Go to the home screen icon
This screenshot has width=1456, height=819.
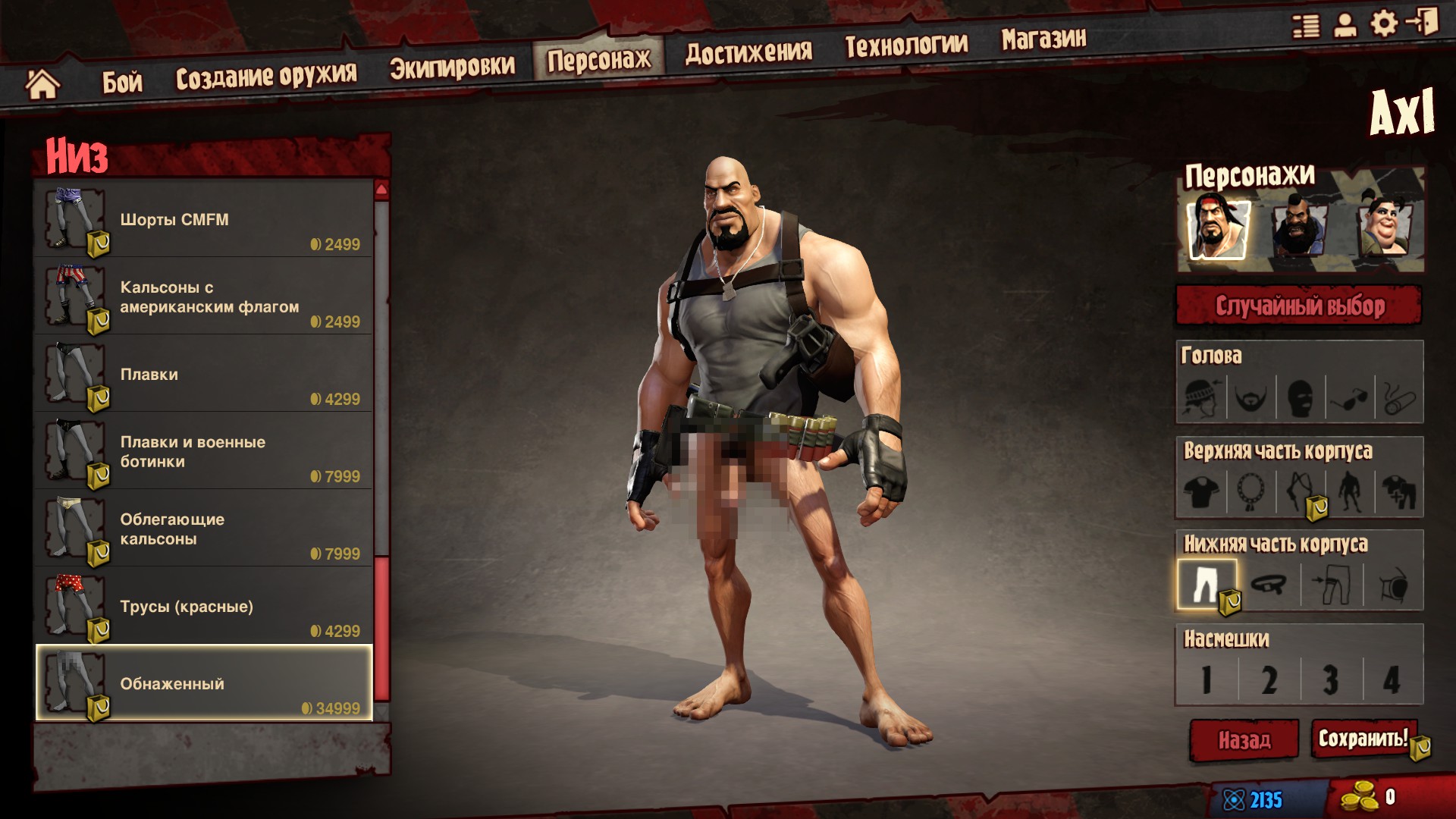(x=42, y=83)
